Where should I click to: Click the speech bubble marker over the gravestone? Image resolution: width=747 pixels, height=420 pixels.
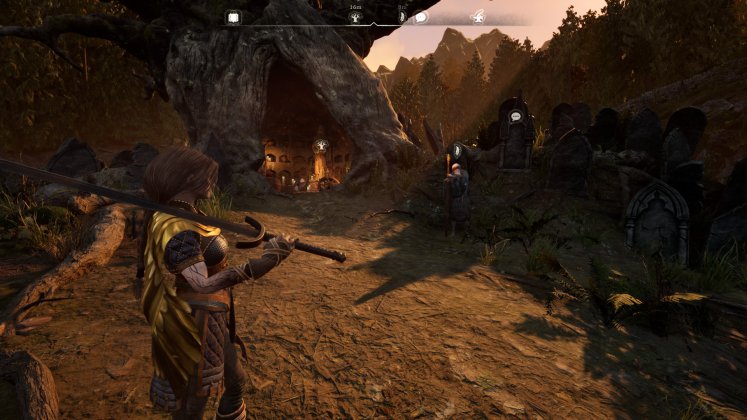click(x=516, y=117)
